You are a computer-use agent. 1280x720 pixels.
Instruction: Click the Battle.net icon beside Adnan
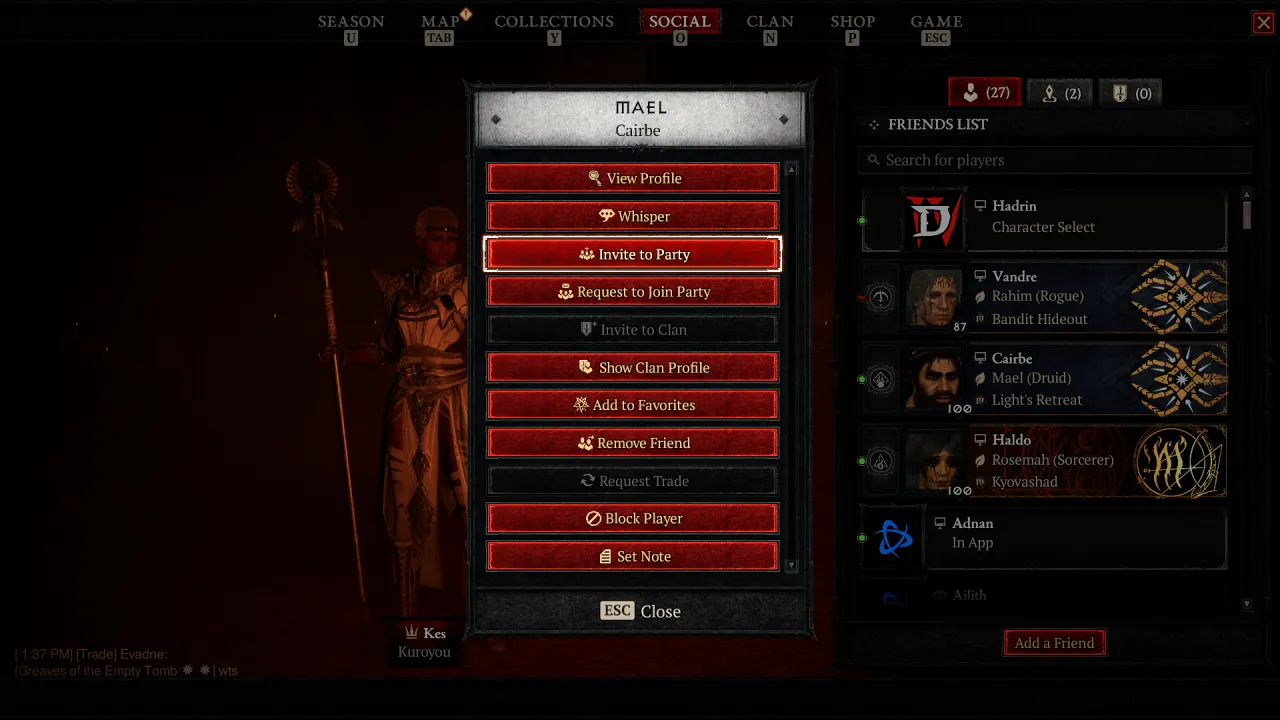[892, 537]
